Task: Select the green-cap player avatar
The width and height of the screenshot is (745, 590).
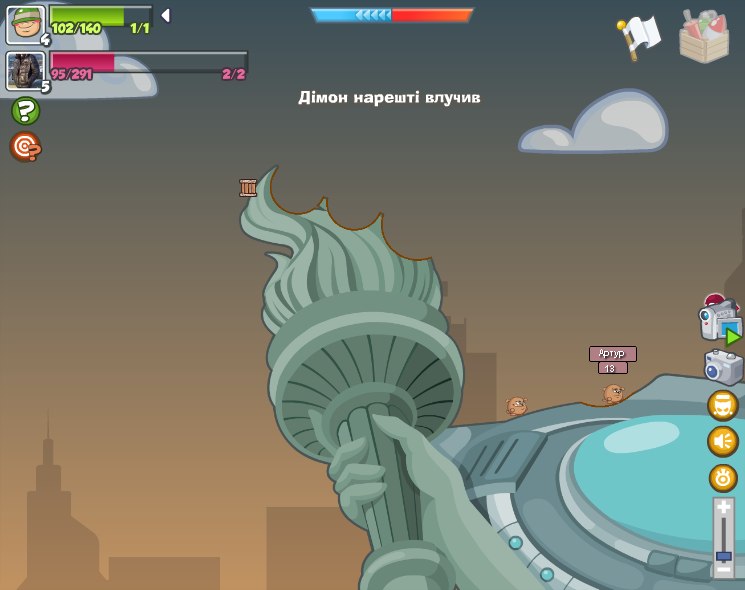Action: pos(25,24)
